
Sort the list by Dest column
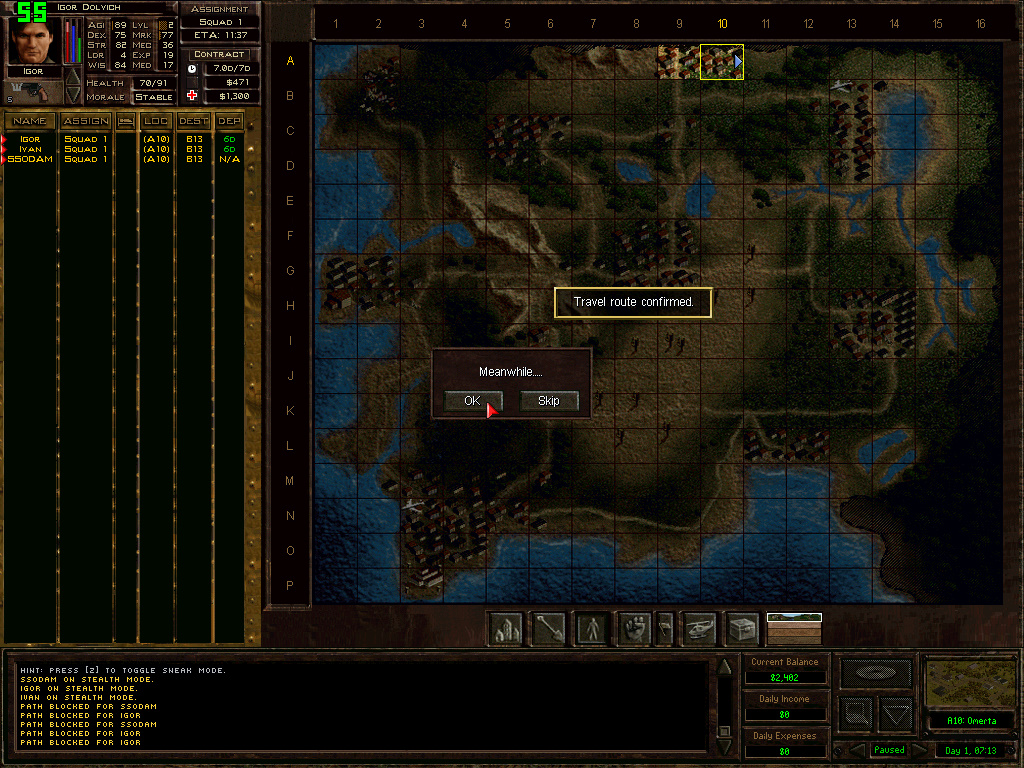193,121
